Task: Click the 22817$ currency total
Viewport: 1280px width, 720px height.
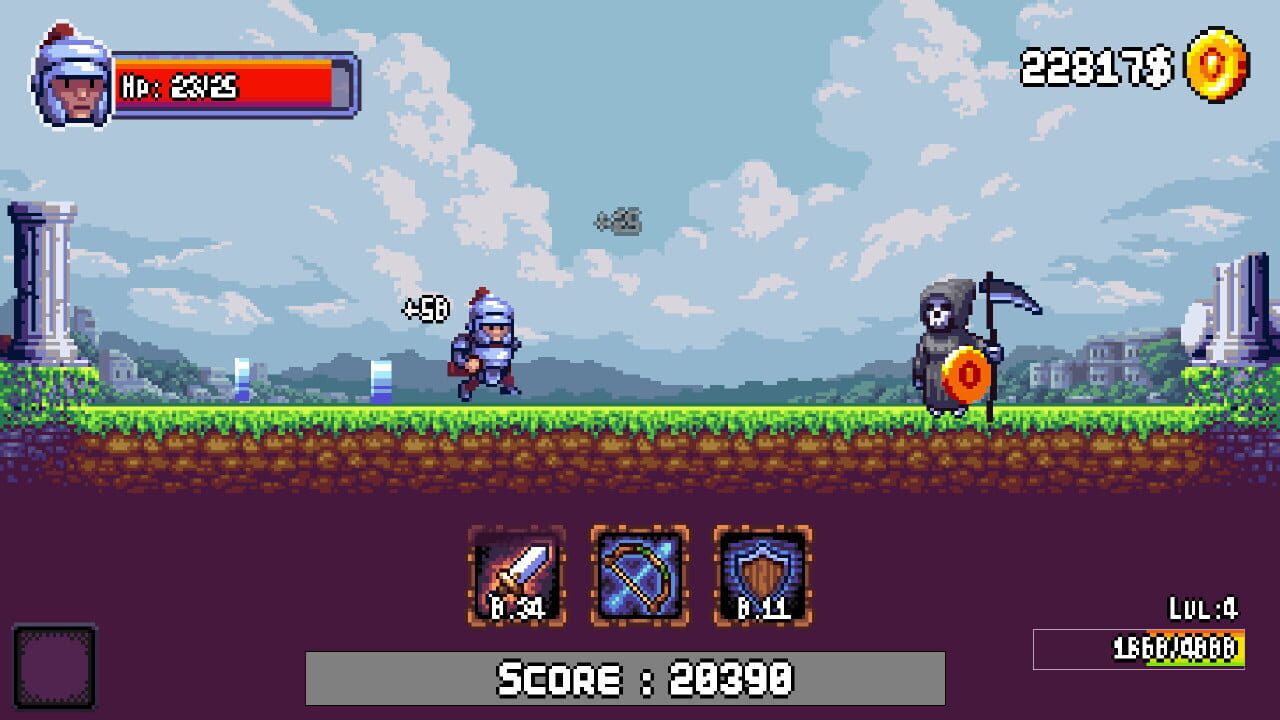Action: [x=1095, y=66]
